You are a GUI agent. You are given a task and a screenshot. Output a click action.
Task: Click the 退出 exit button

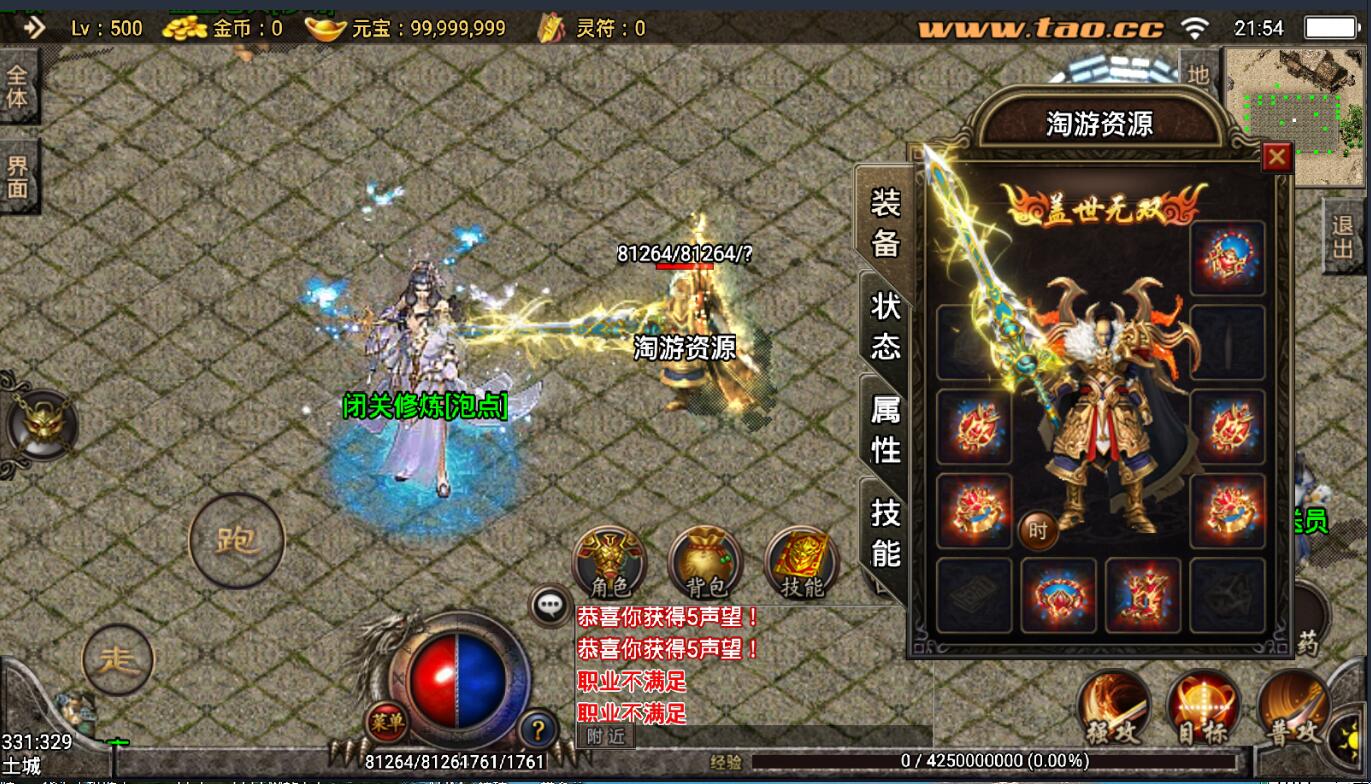pyautogui.click(x=1343, y=236)
